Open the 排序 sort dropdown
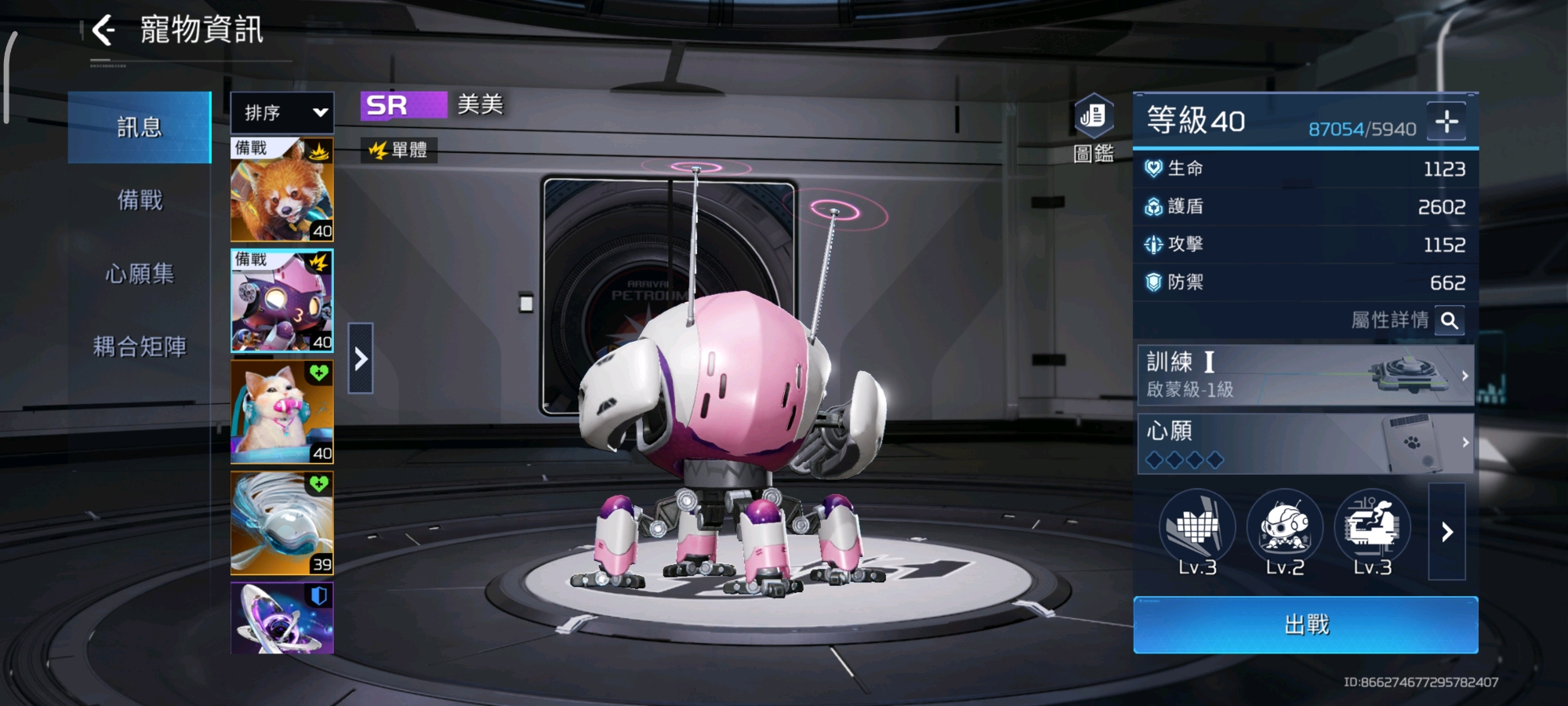 point(282,113)
